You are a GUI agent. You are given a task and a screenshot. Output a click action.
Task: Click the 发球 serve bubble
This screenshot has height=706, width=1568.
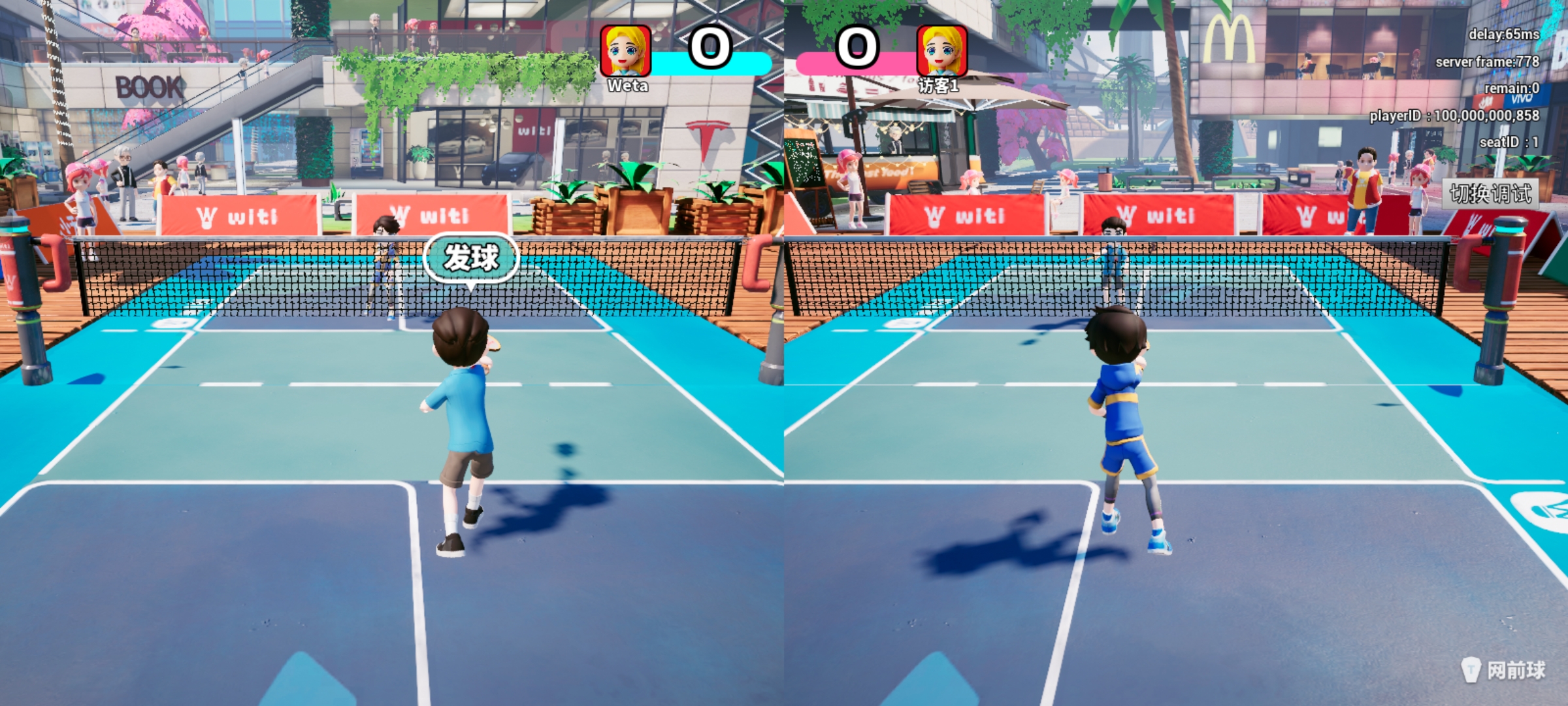point(471,258)
